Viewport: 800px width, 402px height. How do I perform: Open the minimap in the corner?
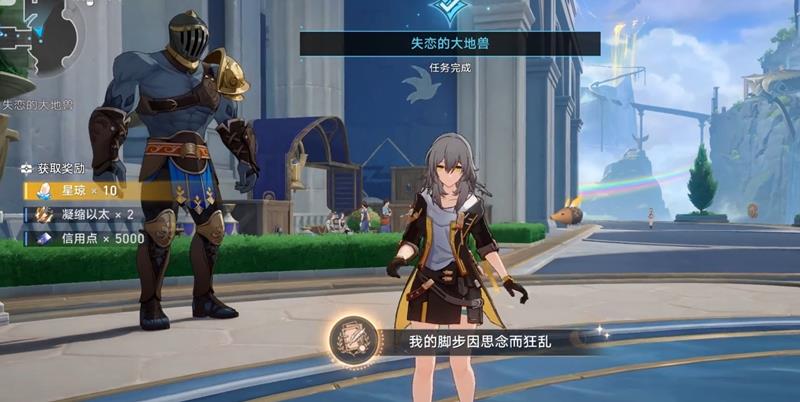[40, 38]
